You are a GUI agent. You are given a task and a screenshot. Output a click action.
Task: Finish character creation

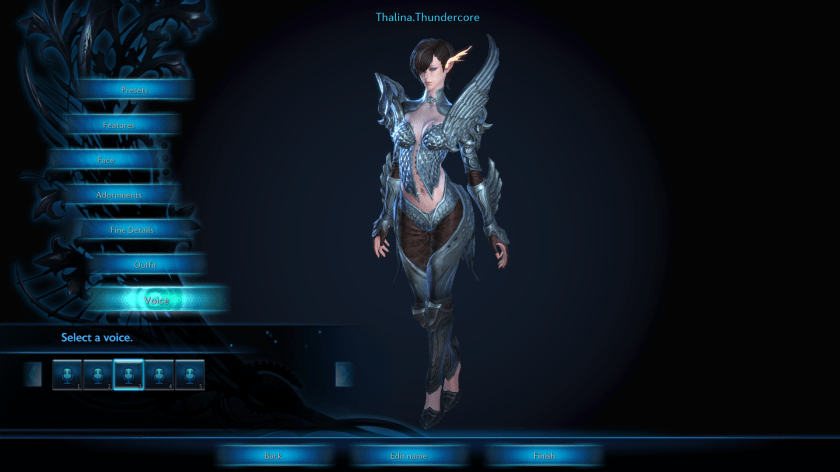click(x=543, y=456)
